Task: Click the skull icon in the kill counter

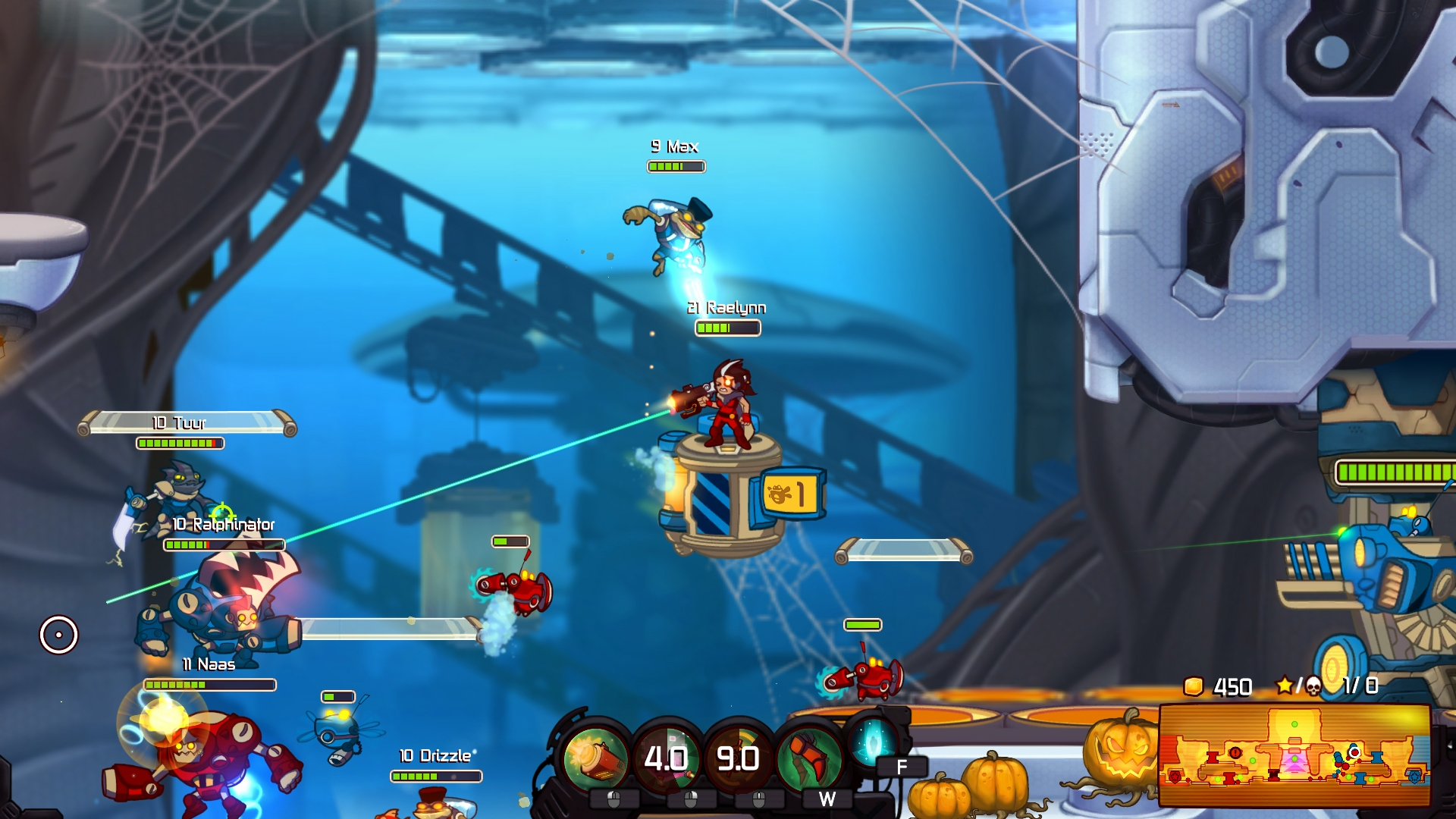Action: tap(1313, 685)
